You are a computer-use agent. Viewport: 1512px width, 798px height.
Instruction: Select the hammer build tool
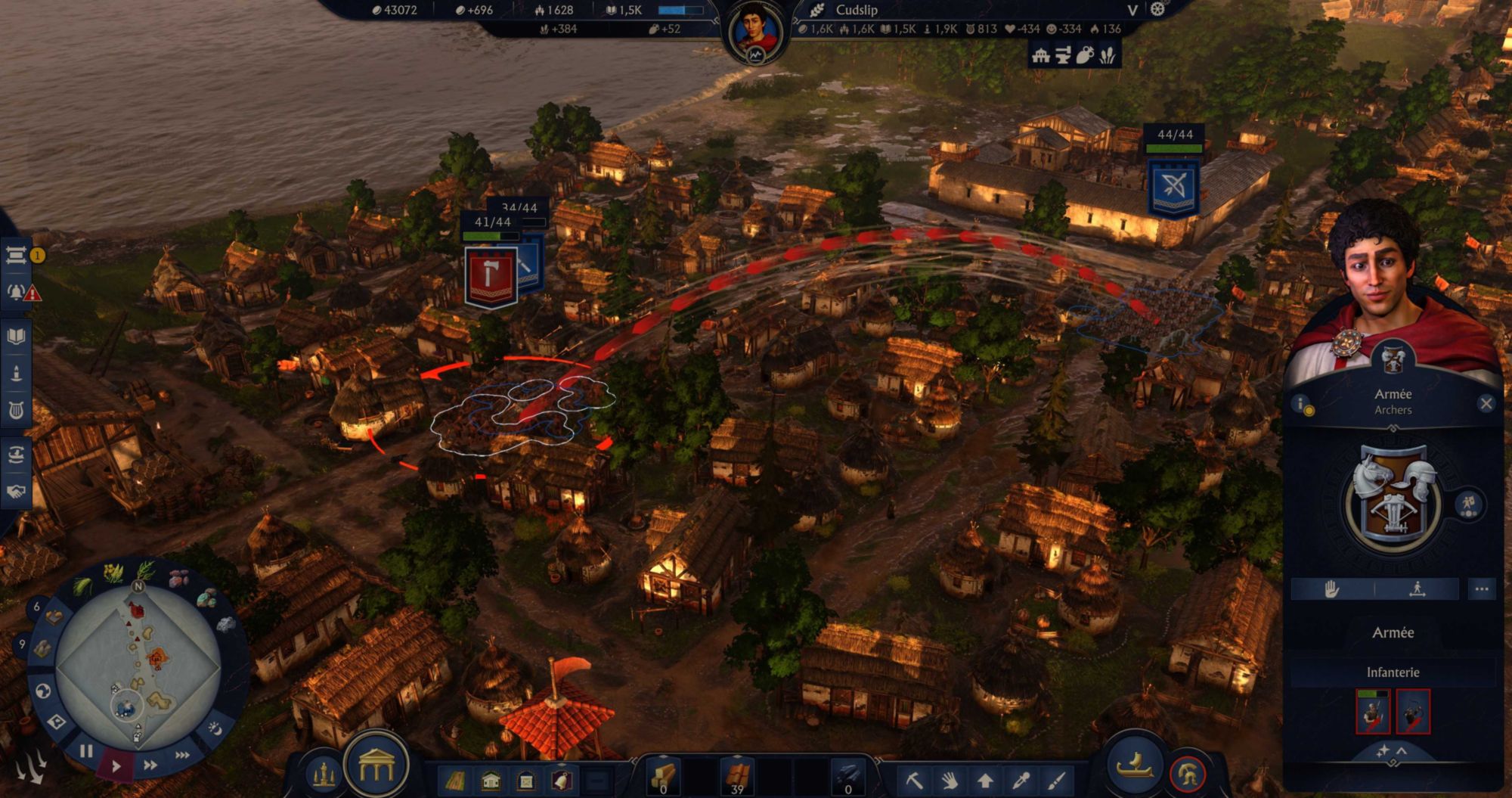pyautogui.click(x=913, y=779)
